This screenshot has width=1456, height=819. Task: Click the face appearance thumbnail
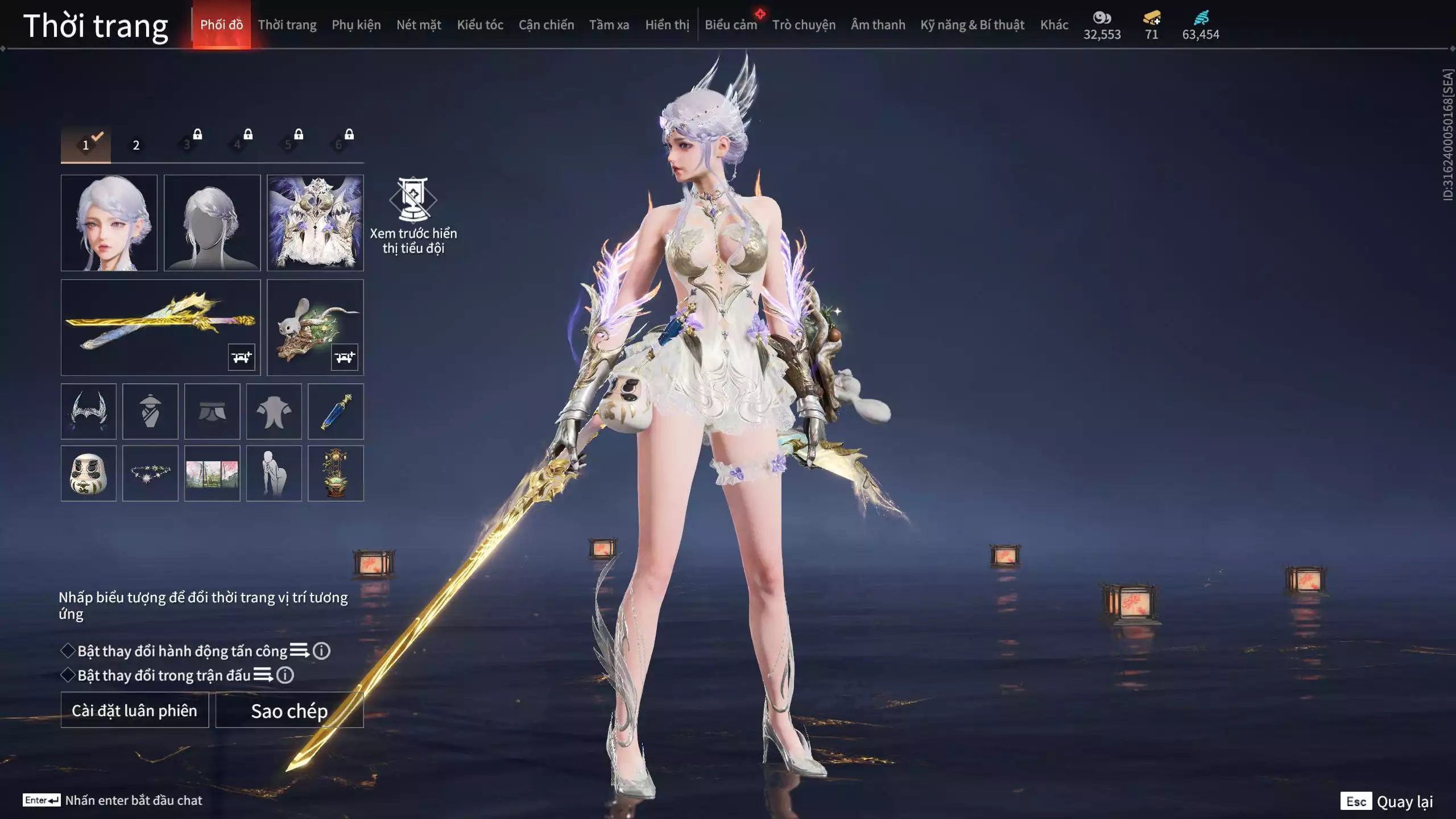(109, 222)
